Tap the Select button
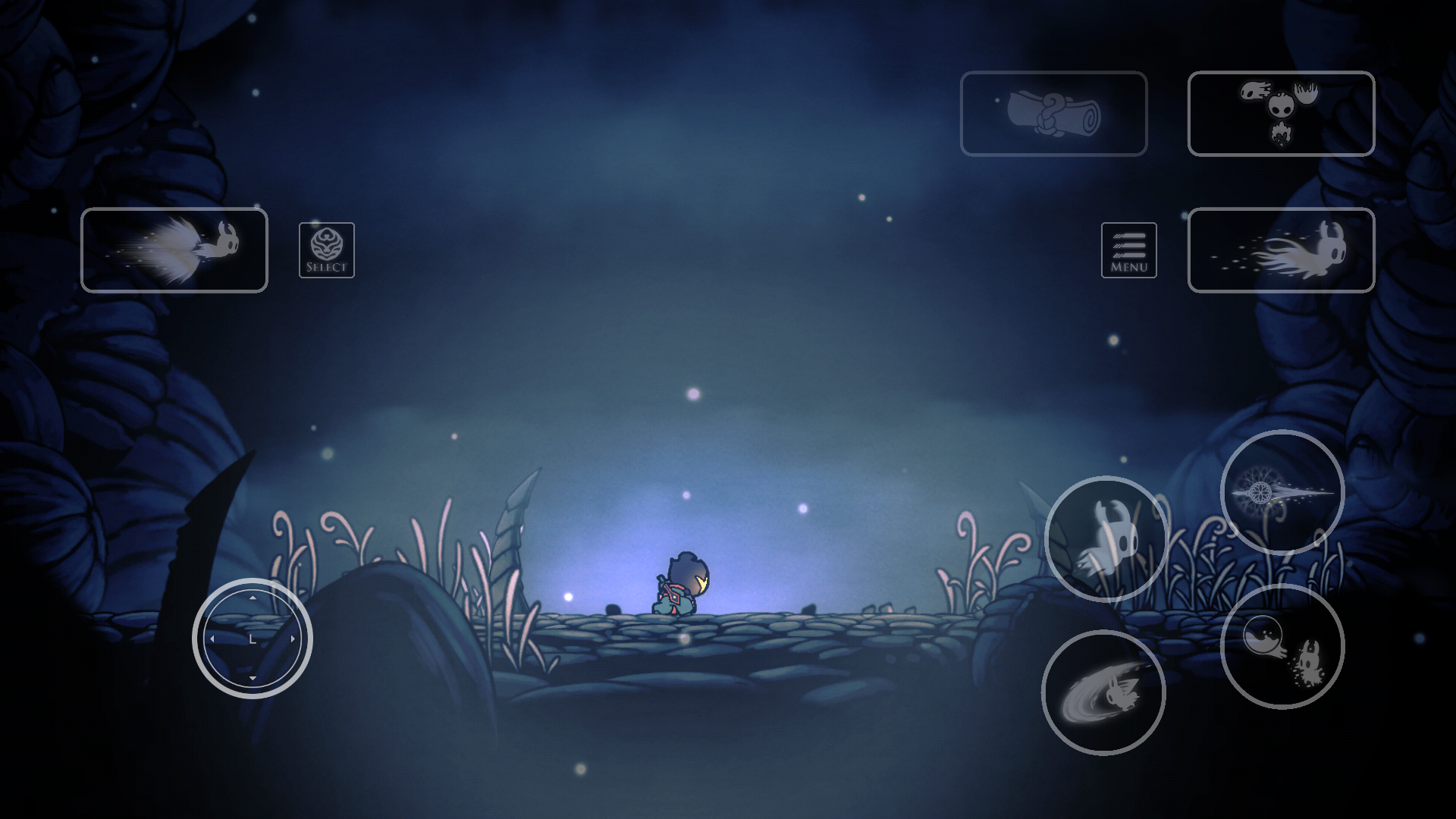 (x=326, y=250)
